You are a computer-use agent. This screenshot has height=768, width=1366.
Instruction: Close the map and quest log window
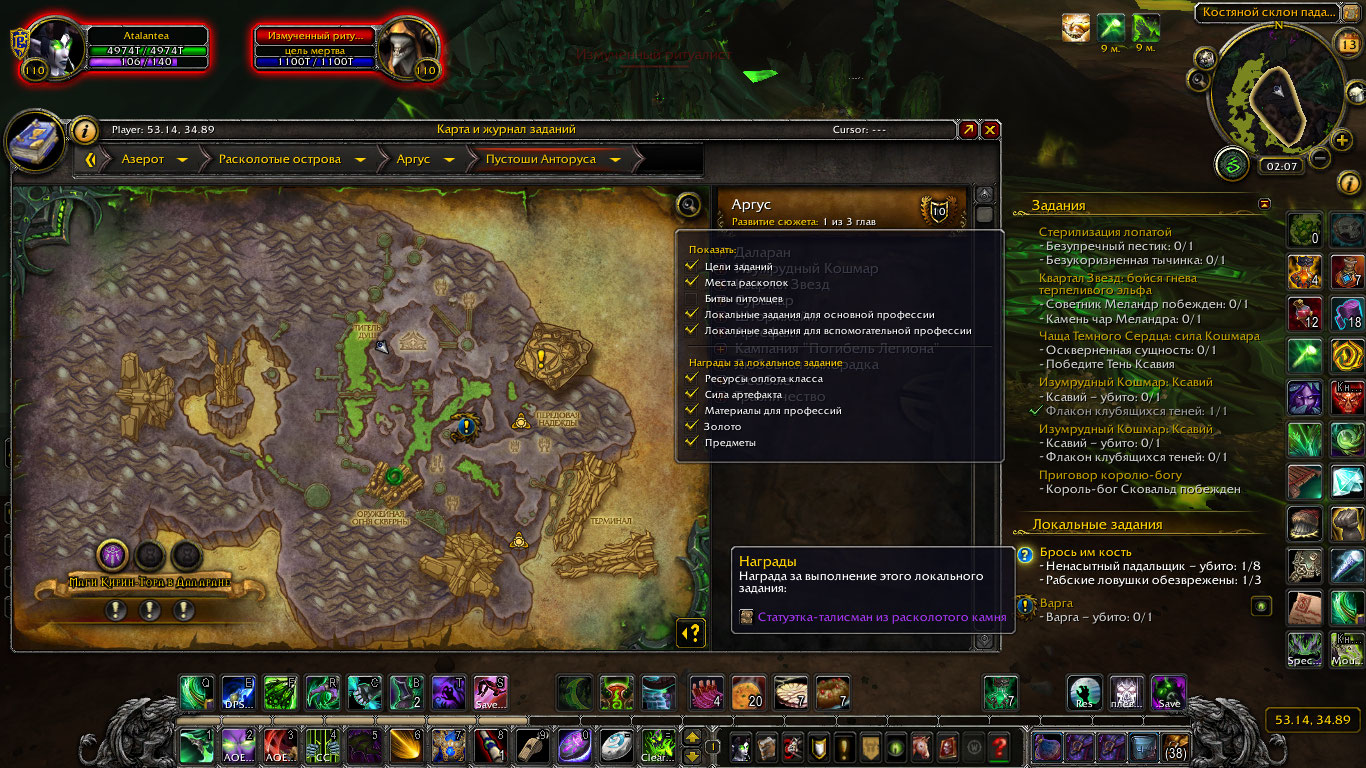point(990,130)
